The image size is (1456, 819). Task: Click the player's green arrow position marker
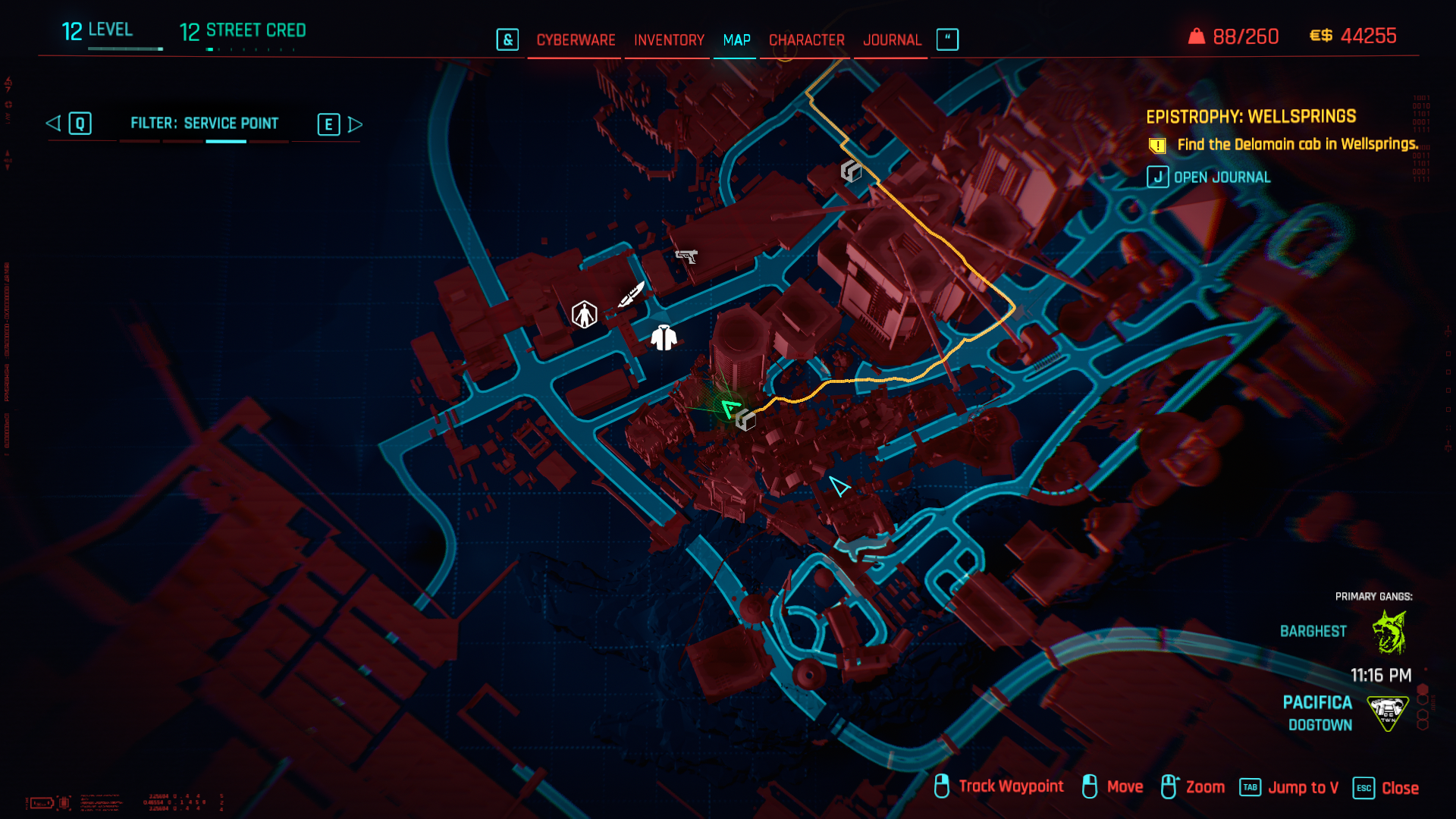(x=730, y=409)
